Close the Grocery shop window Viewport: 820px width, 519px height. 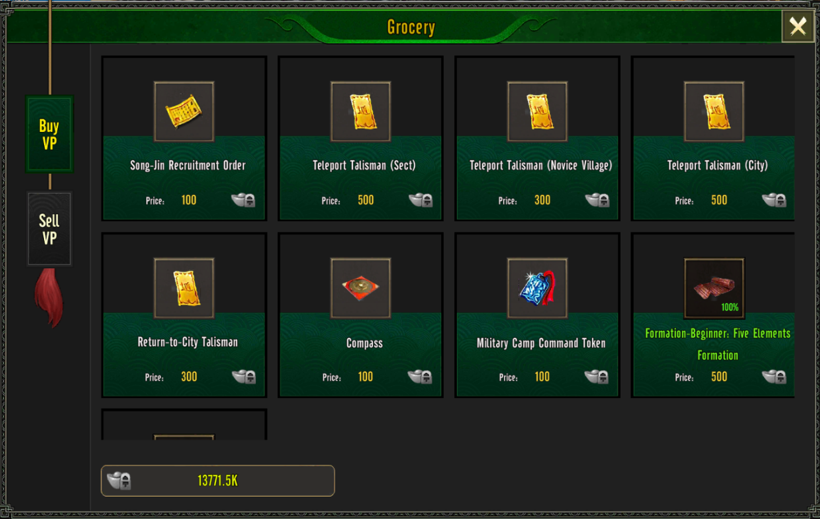(x=797, y=27)
